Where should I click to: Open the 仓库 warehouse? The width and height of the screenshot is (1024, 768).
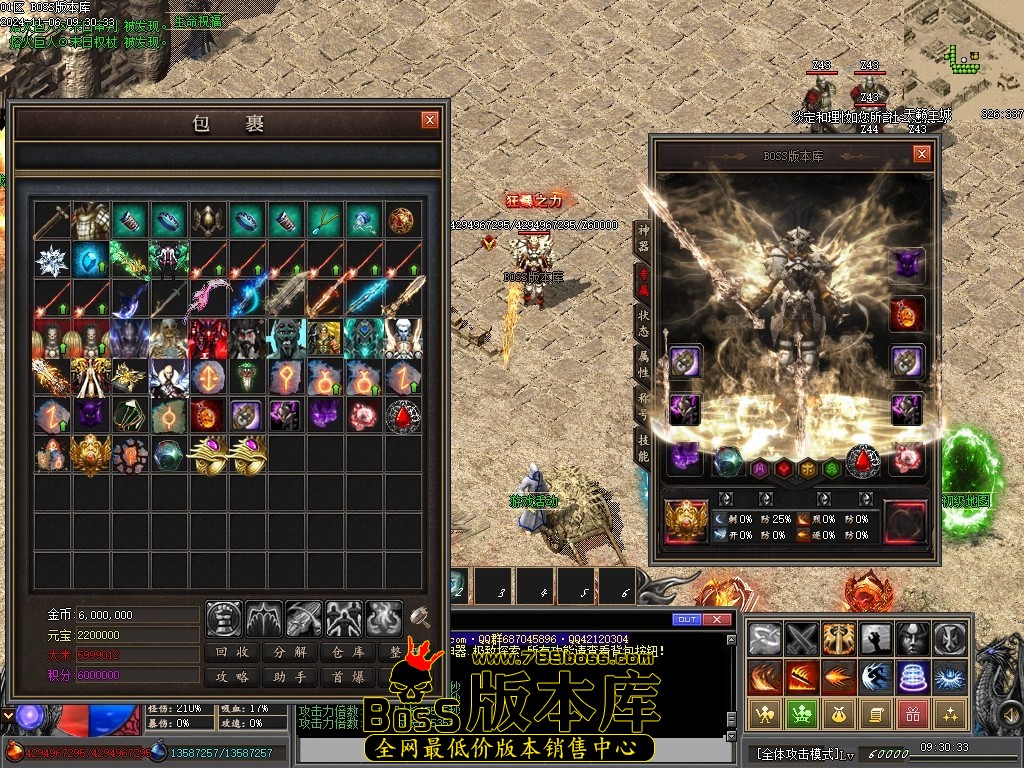(x=347, y=651)
